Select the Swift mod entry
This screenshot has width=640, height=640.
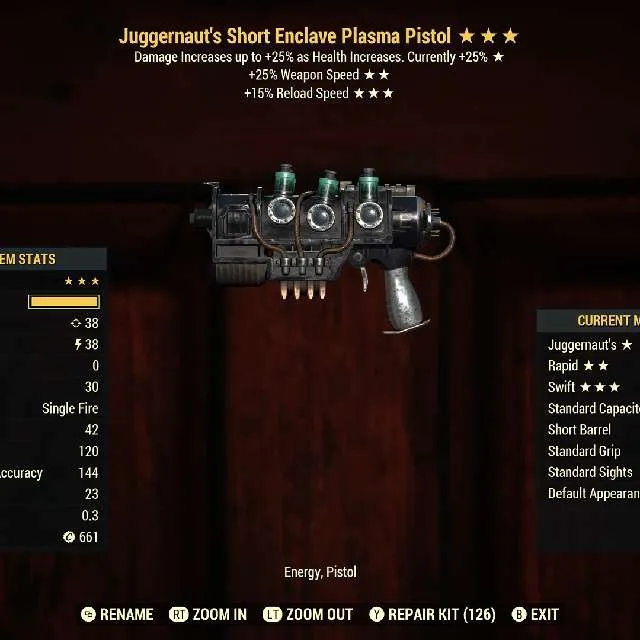(584, 387)
